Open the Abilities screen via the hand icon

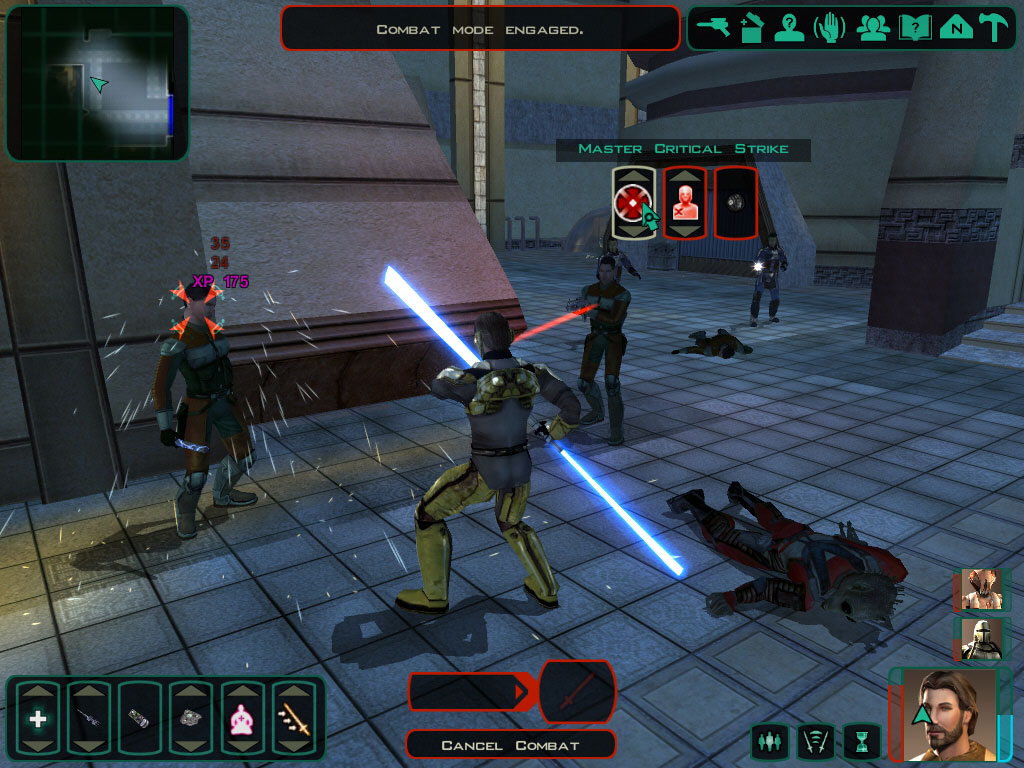coord(829,27)
